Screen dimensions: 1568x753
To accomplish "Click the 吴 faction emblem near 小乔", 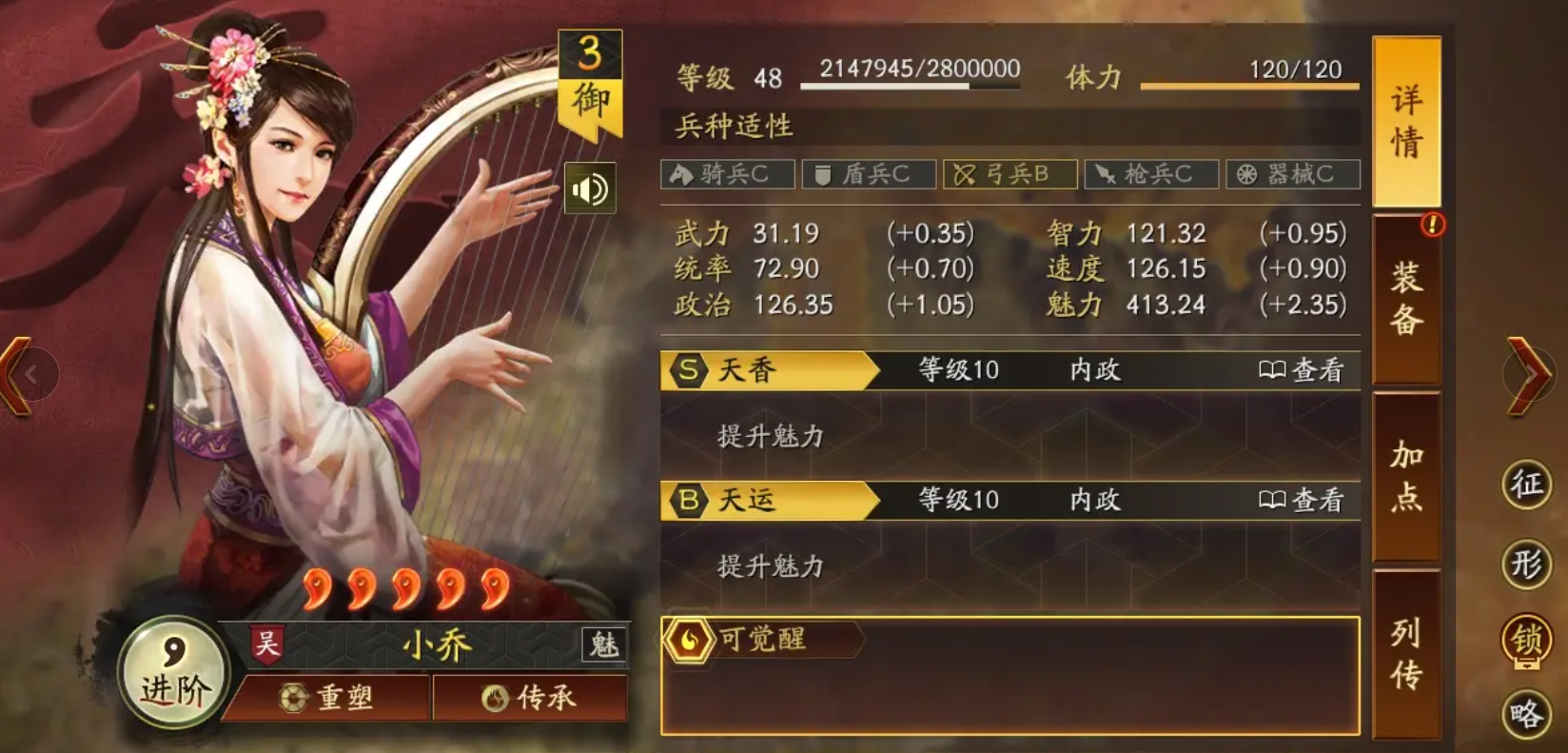I will 267,643.
